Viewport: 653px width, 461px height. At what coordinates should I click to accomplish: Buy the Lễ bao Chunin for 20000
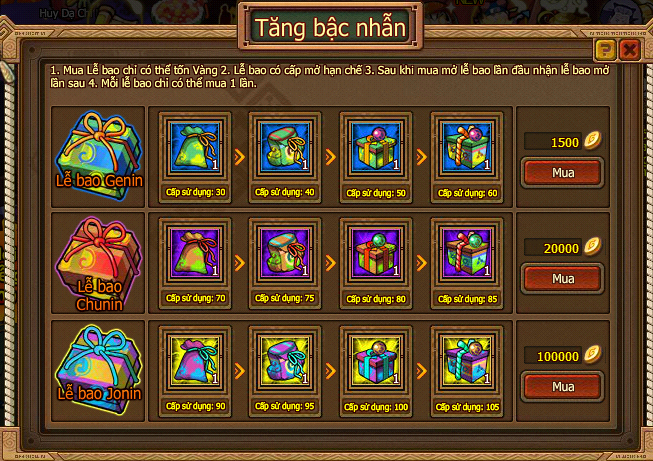click(x=562, y=279)
